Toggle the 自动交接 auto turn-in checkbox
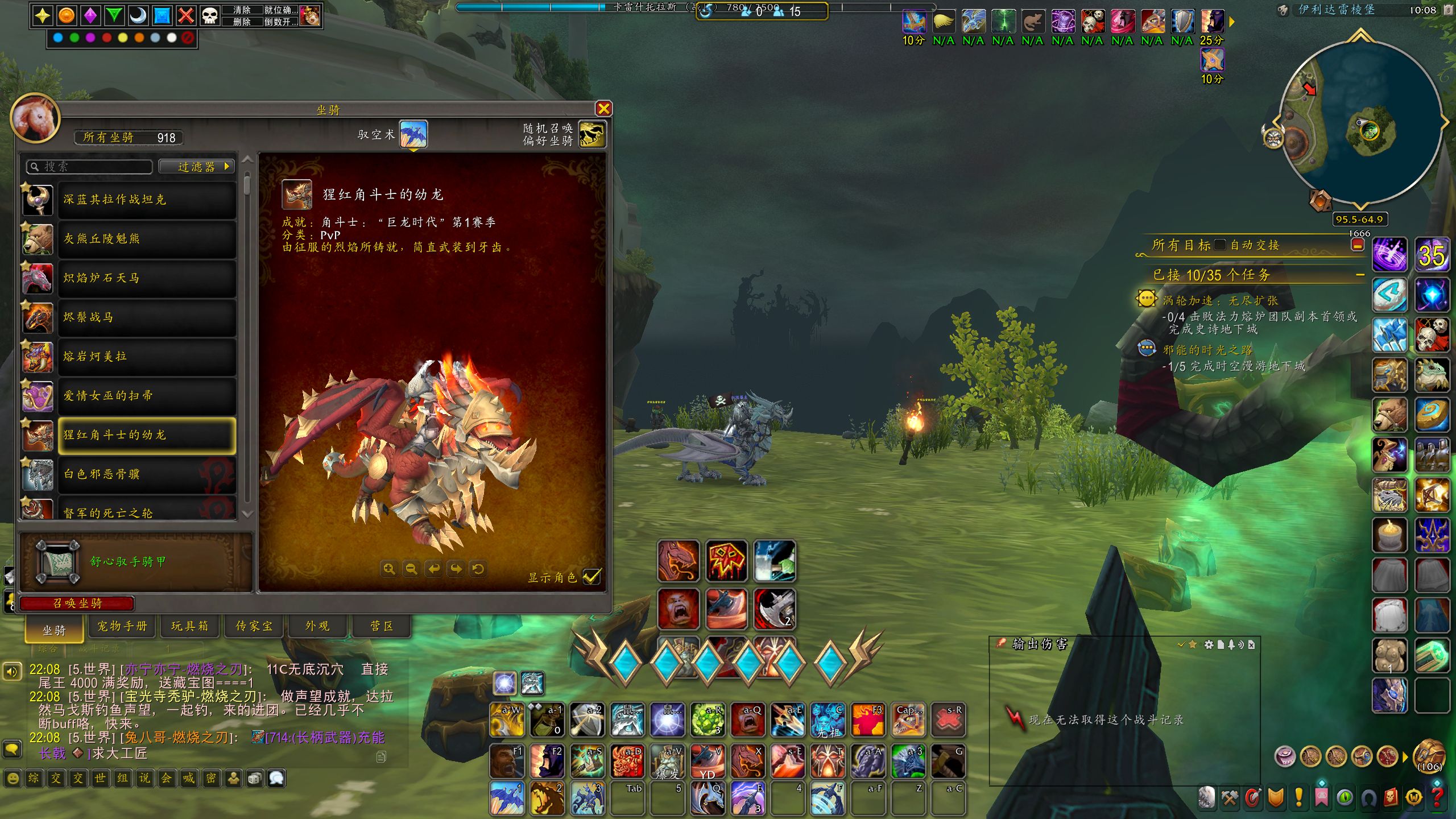 [1219, 245]
